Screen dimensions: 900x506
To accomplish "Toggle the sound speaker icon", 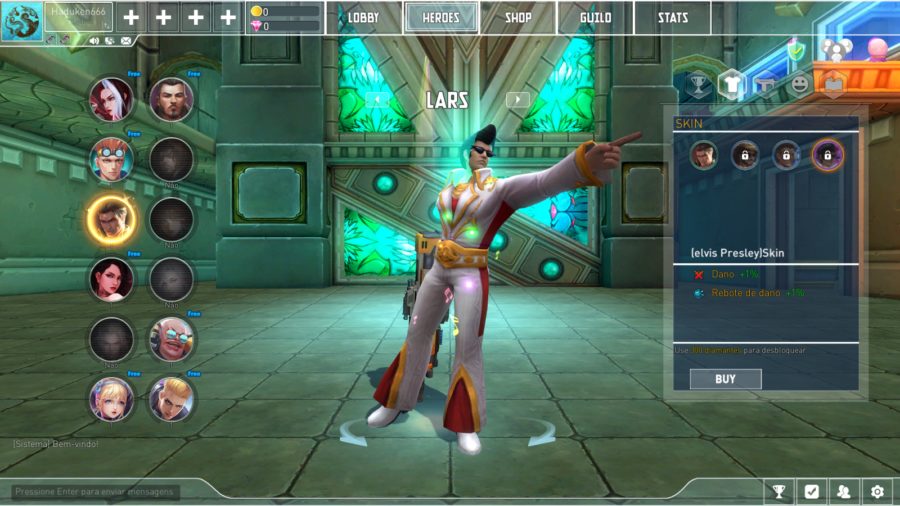I will 94,41.
